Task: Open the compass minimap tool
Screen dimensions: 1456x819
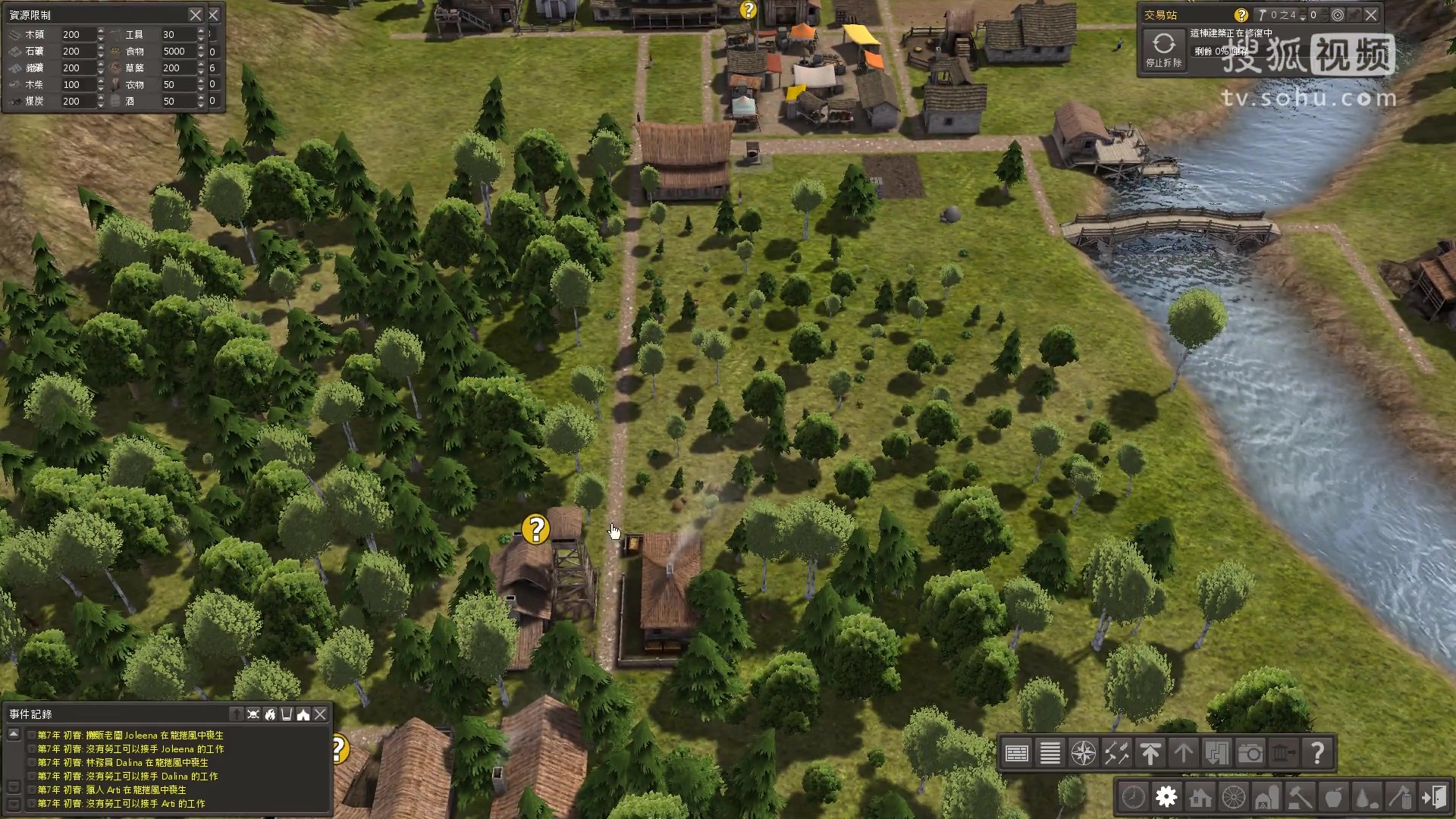Action: (1083, 753)
